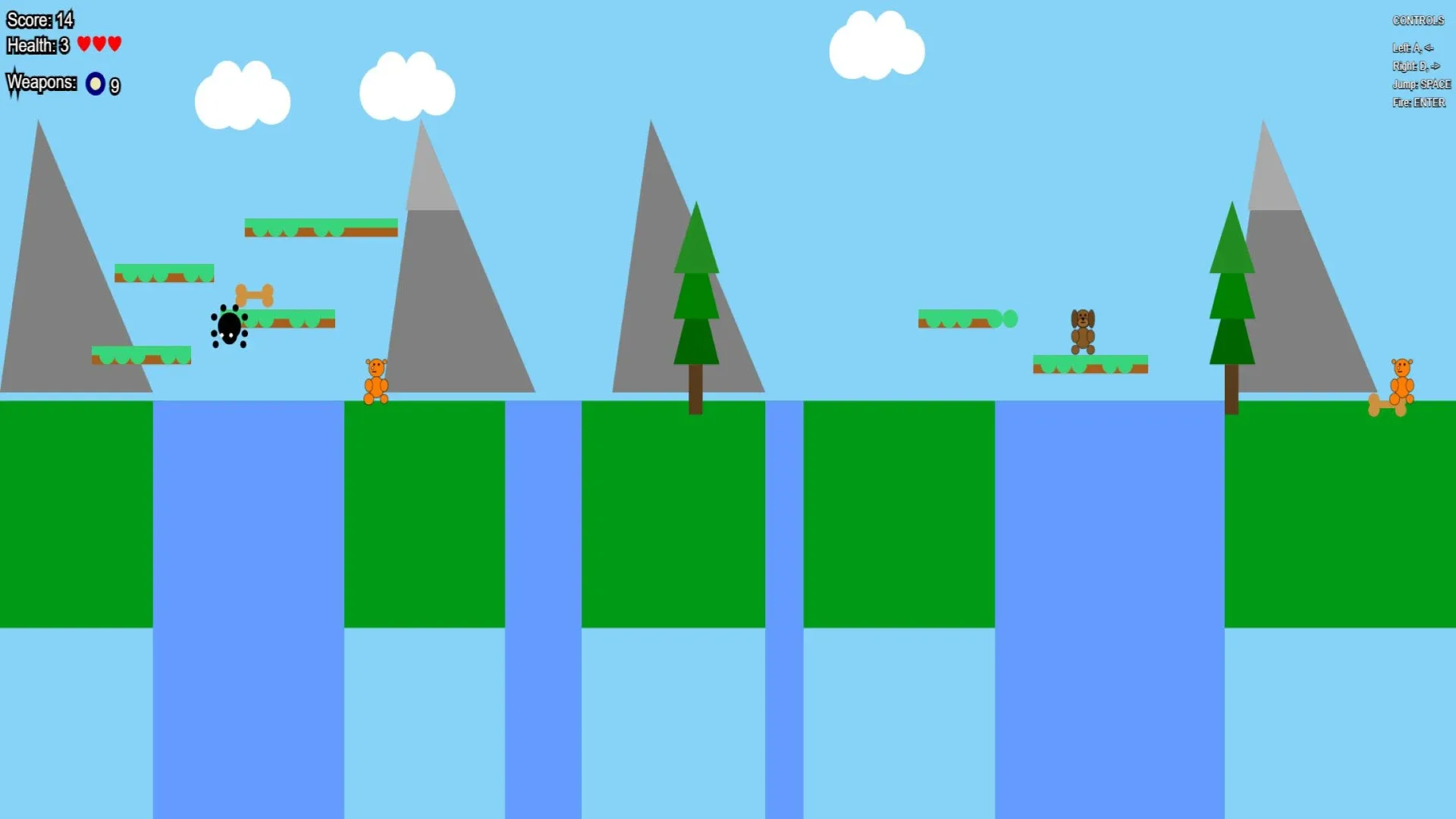Screen dimensions: 1456x819
Task: Click the Jump: SPACE control hint text
Action: (x=1421, y=84)
